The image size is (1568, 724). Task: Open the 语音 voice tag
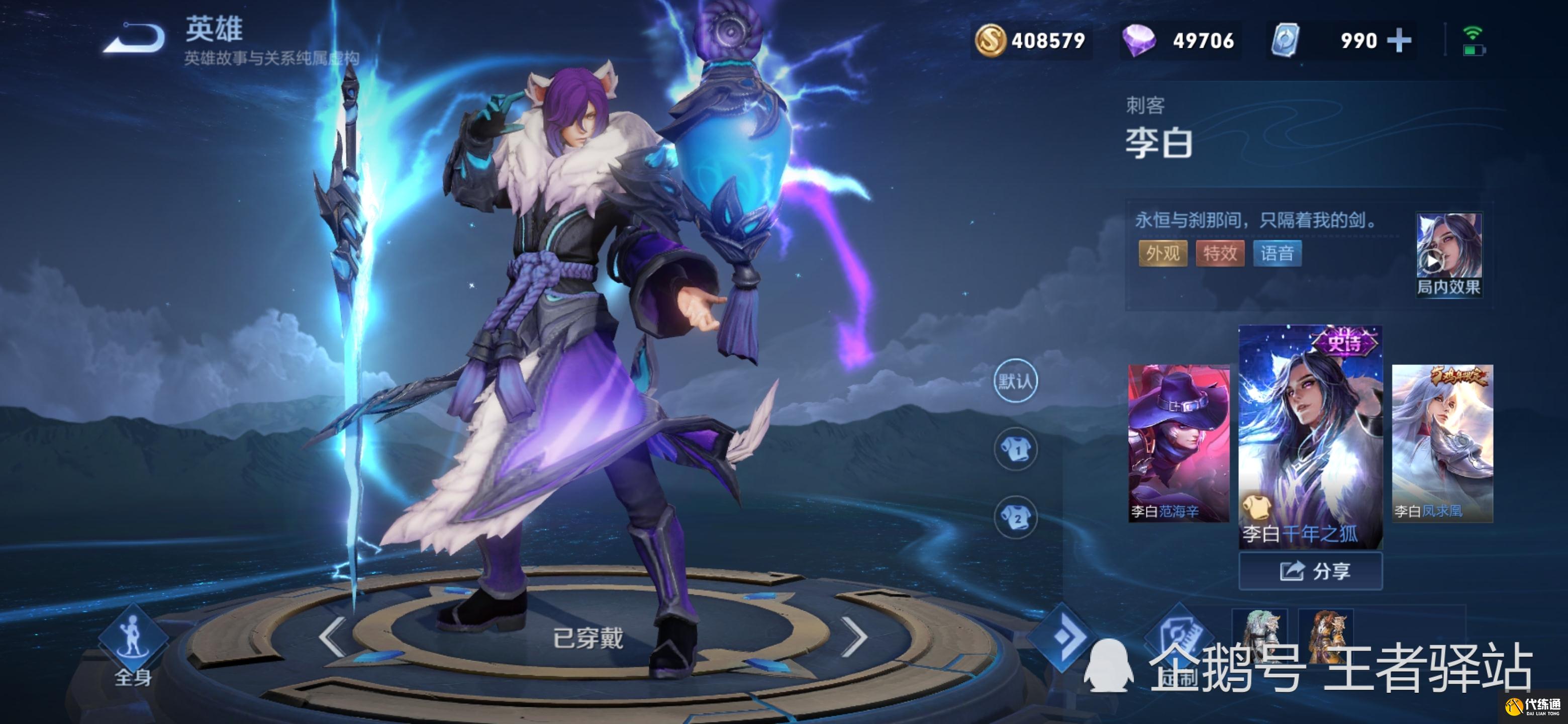(1277, 253)
